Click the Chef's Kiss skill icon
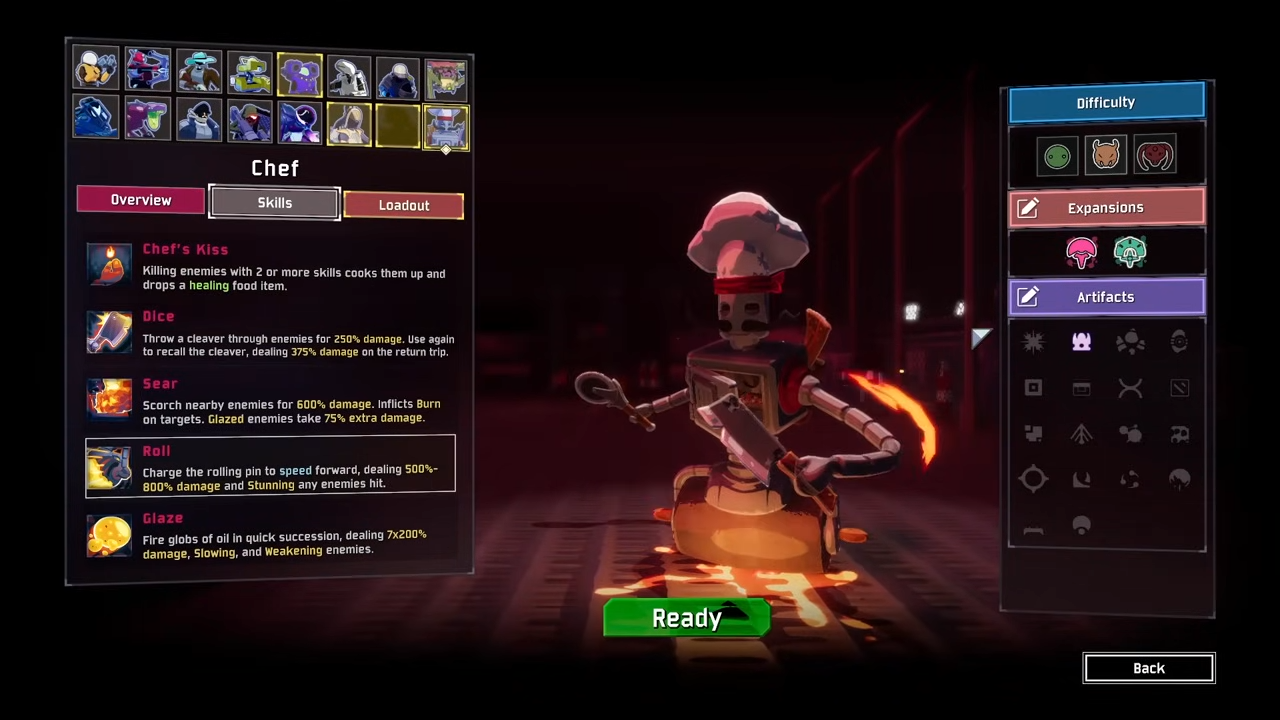 [x=109, y=265]
